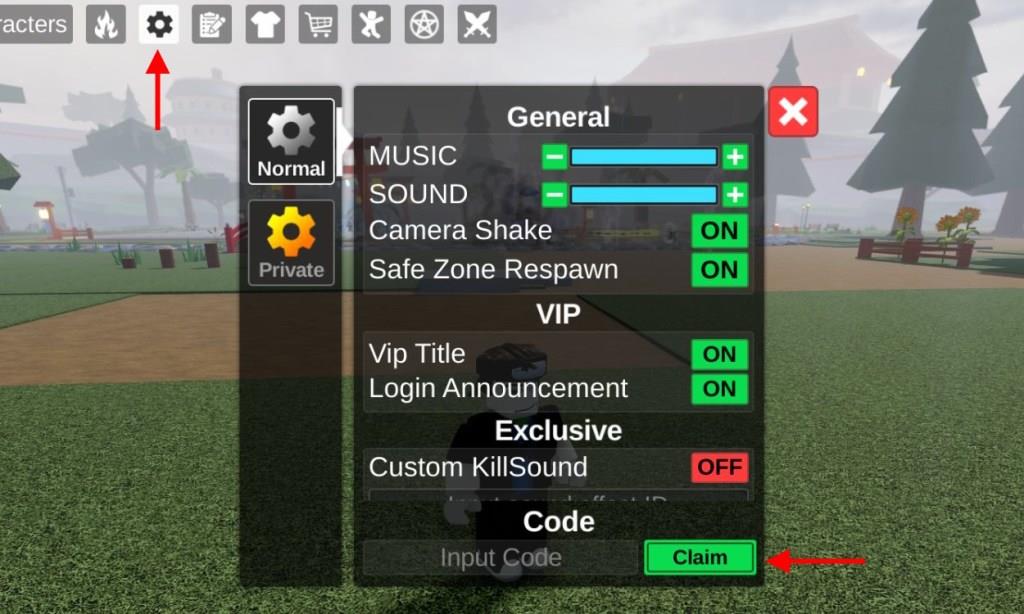Lower sound volume with minus button
This screenshot has height=614, width=1024.
(555, 194)
